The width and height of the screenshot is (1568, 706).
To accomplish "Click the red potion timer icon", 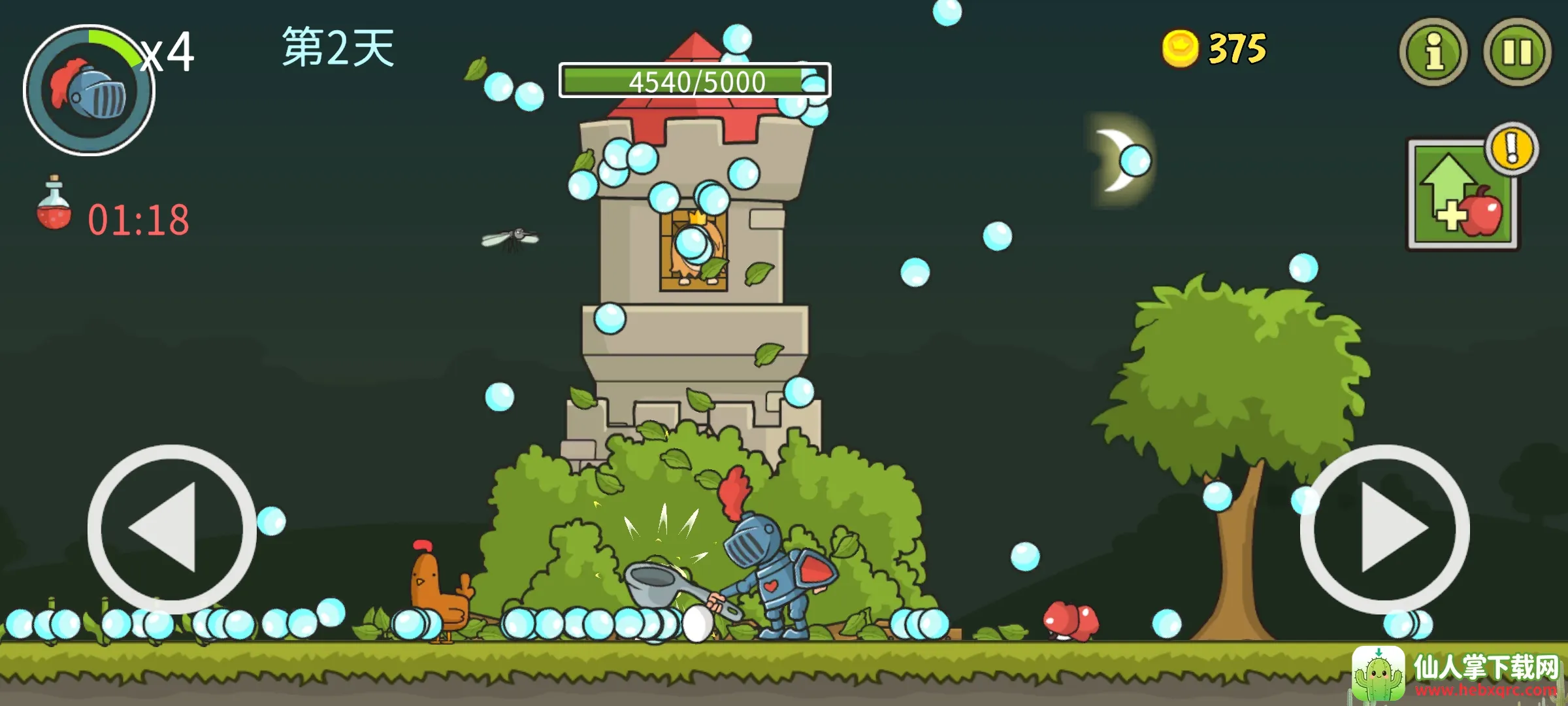I will tap(54, 205).
